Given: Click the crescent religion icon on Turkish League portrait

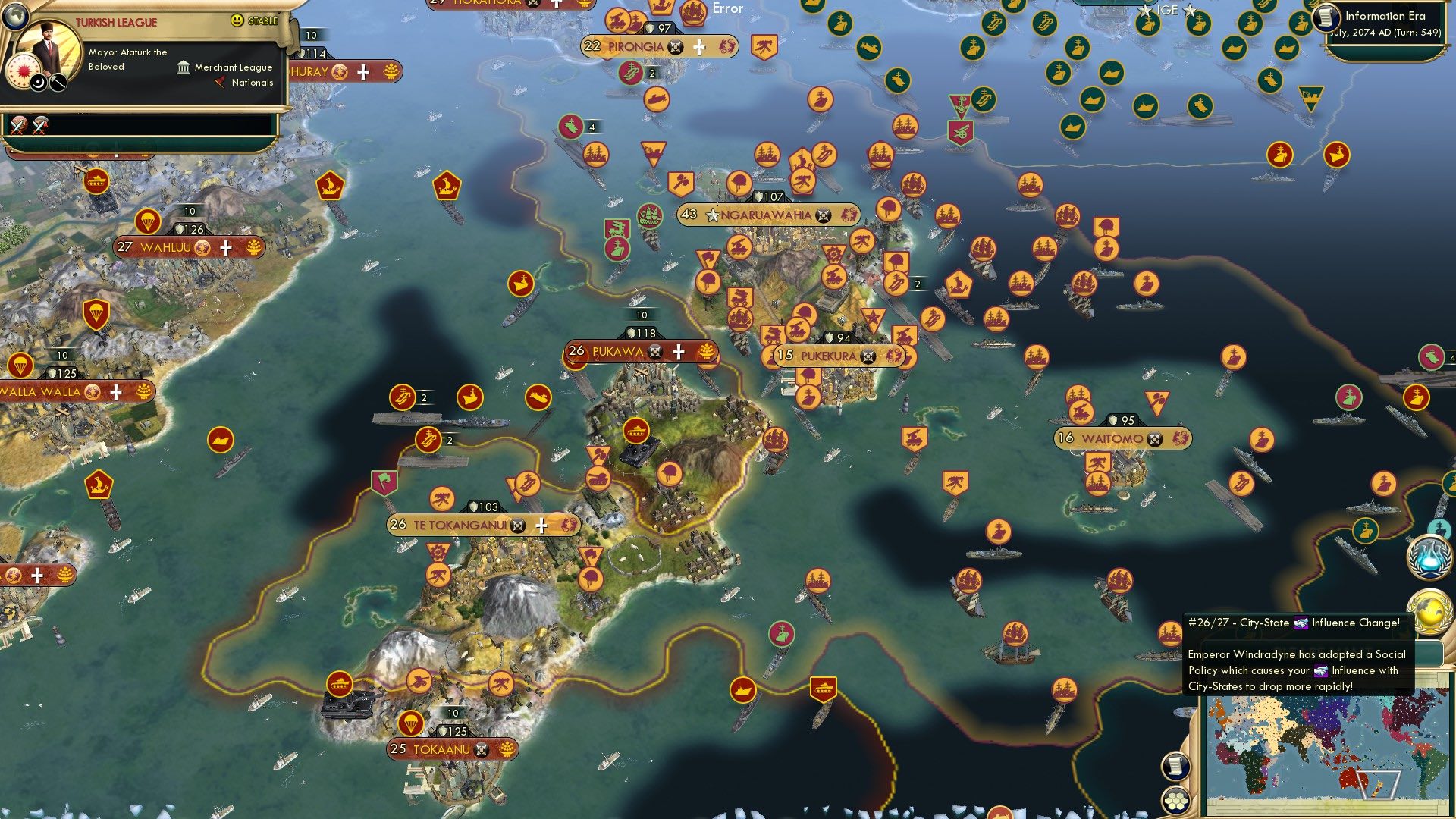Looking at the screenshot, I should [x=37, y=83].
